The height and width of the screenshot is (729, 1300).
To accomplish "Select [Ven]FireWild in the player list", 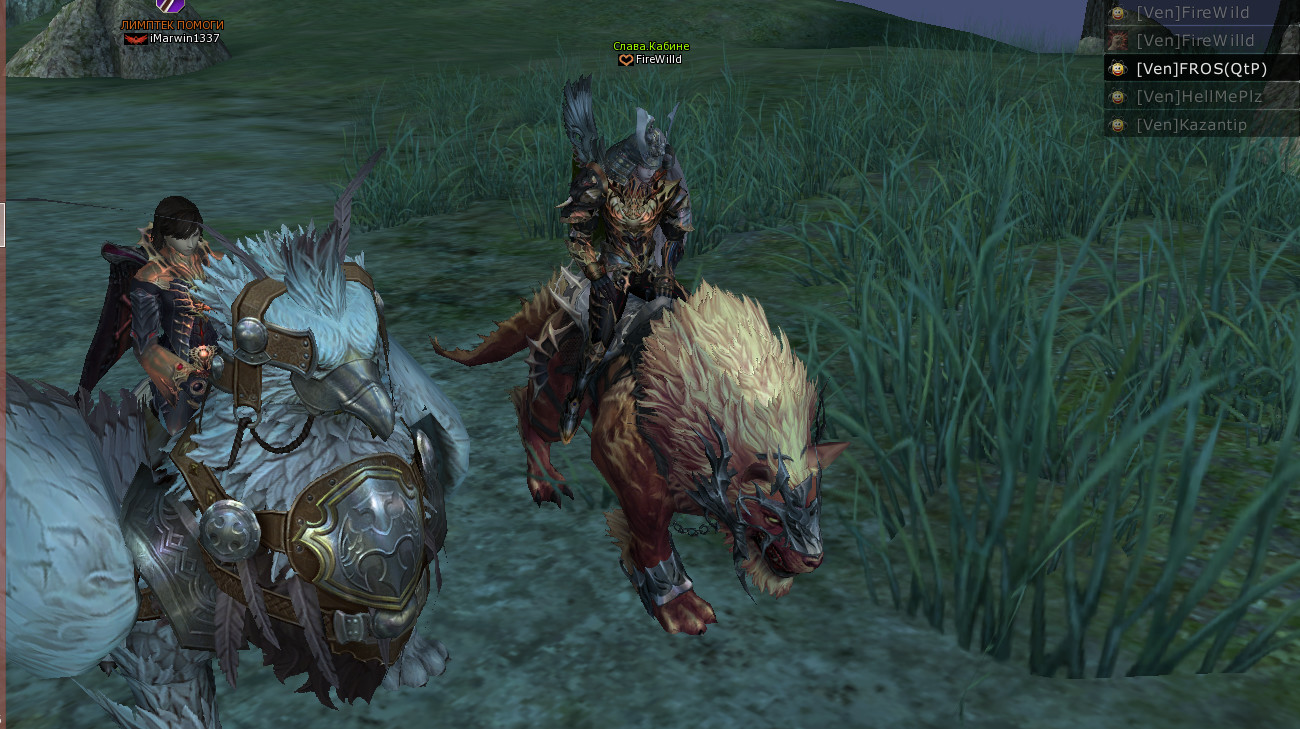I will click(1192, 13).
